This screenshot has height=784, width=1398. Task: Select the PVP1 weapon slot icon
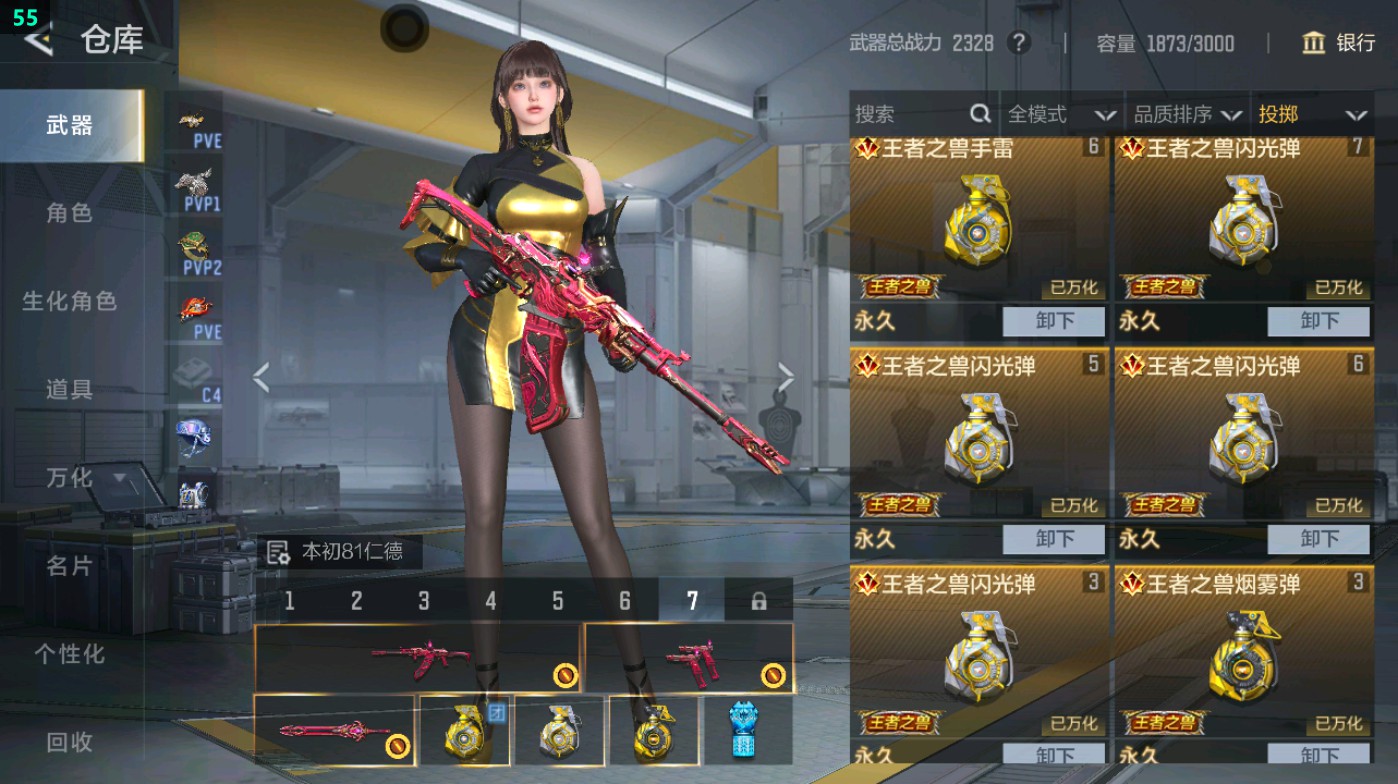(193, 183)
